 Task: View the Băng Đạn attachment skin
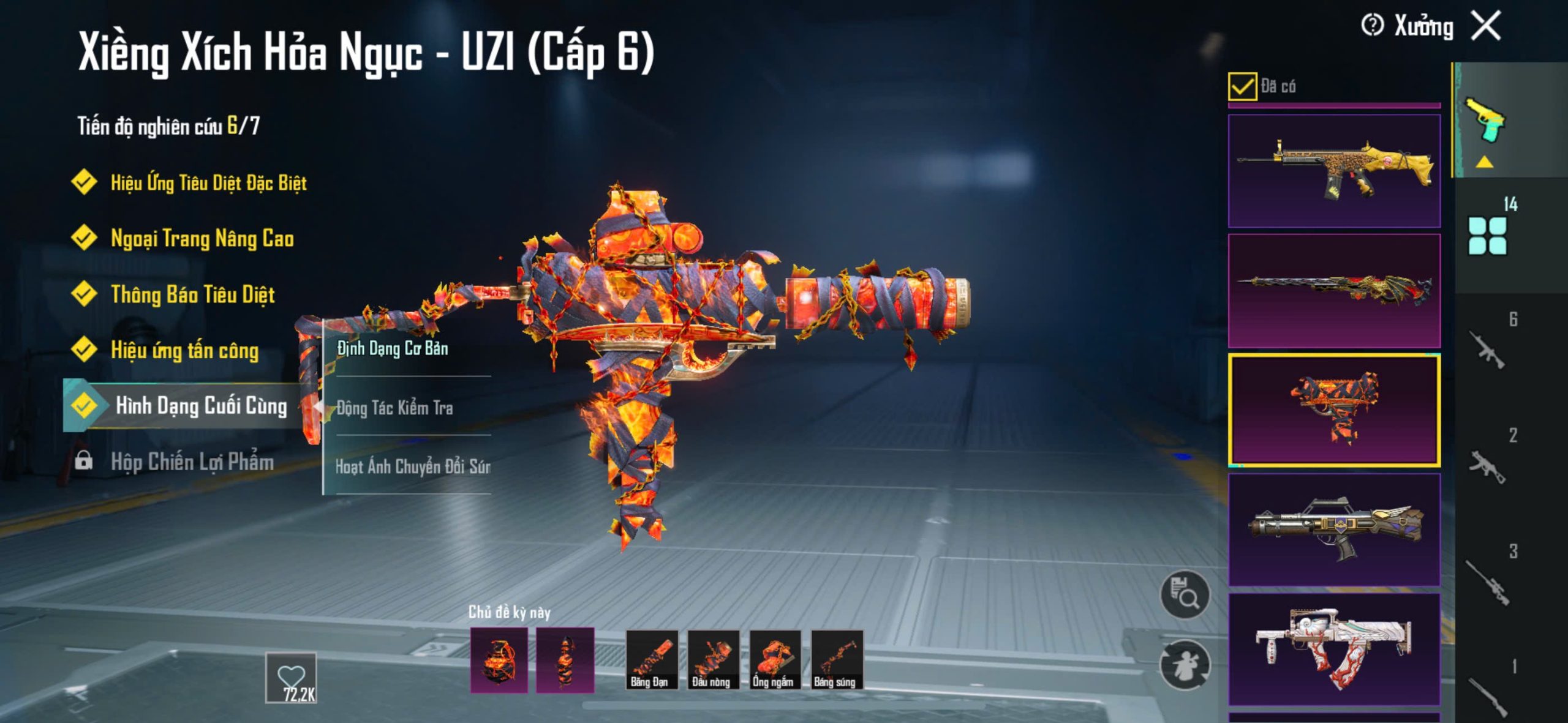point(651,660)
